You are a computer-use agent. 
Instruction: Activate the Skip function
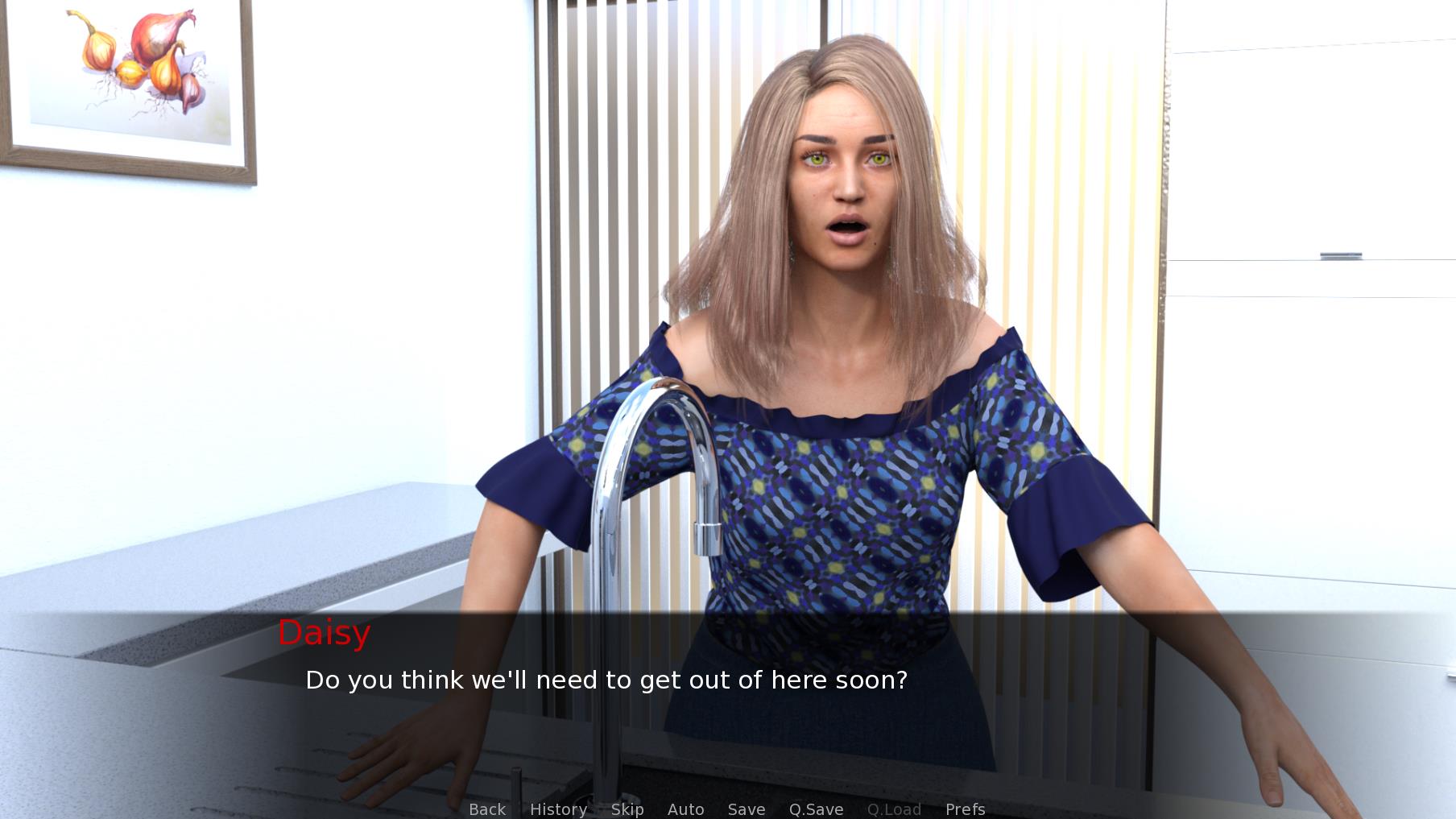coord(627,809)
